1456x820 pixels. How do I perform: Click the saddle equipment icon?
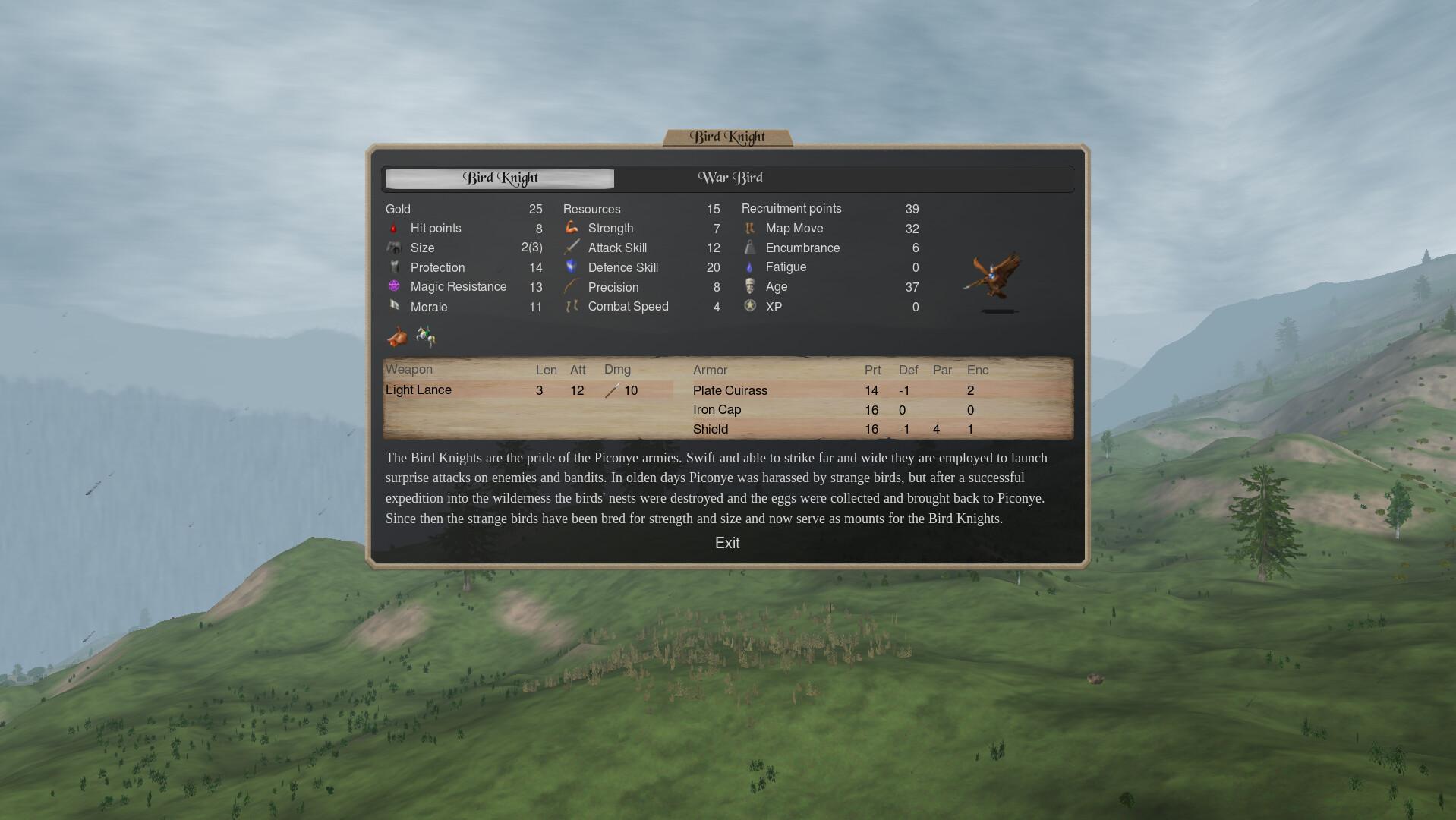click(x=397, y=337)
